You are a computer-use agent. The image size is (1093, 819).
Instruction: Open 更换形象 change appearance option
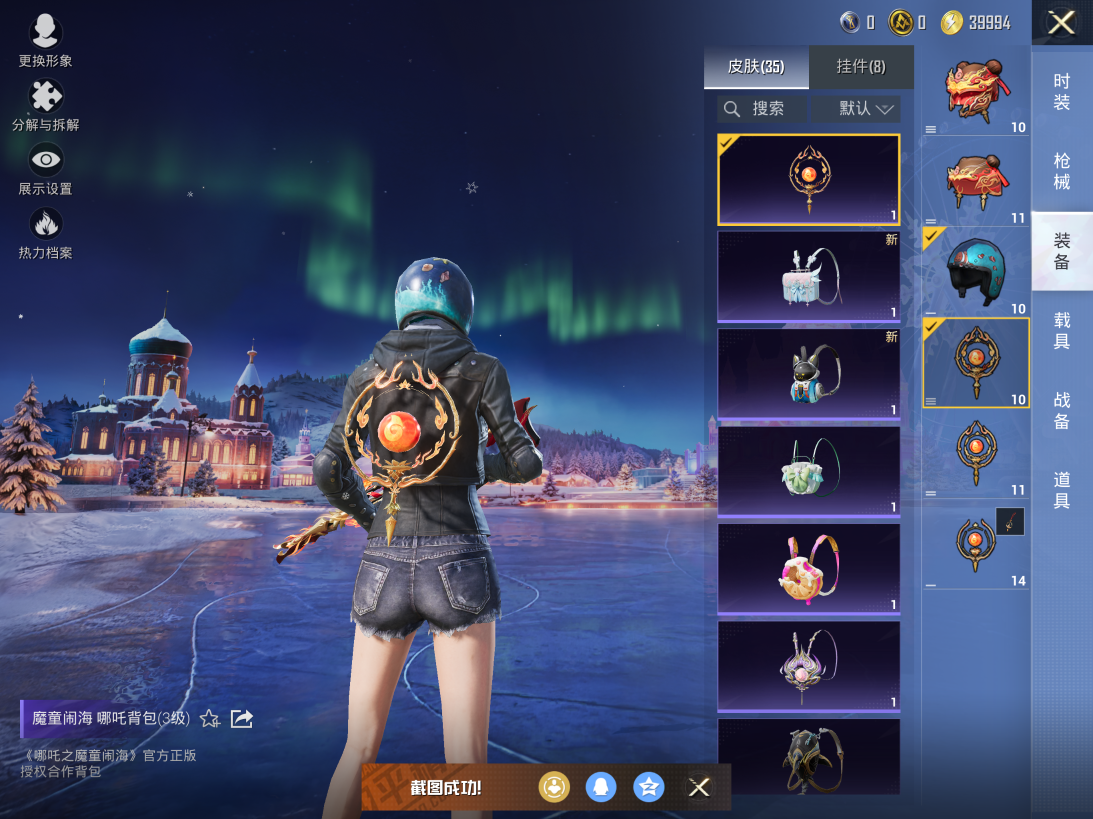coord(45,41)
